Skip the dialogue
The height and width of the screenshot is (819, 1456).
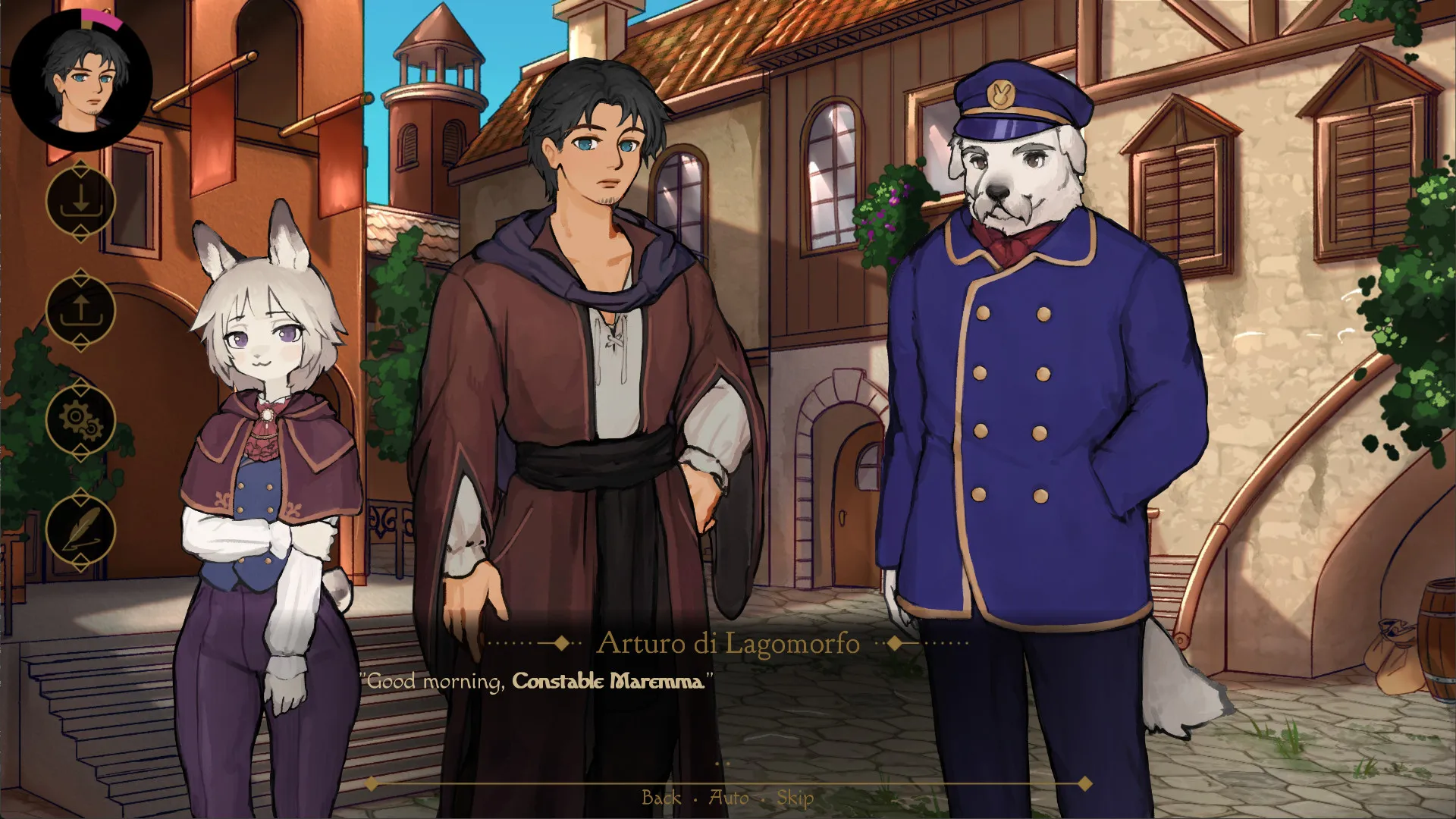(795, 797)
